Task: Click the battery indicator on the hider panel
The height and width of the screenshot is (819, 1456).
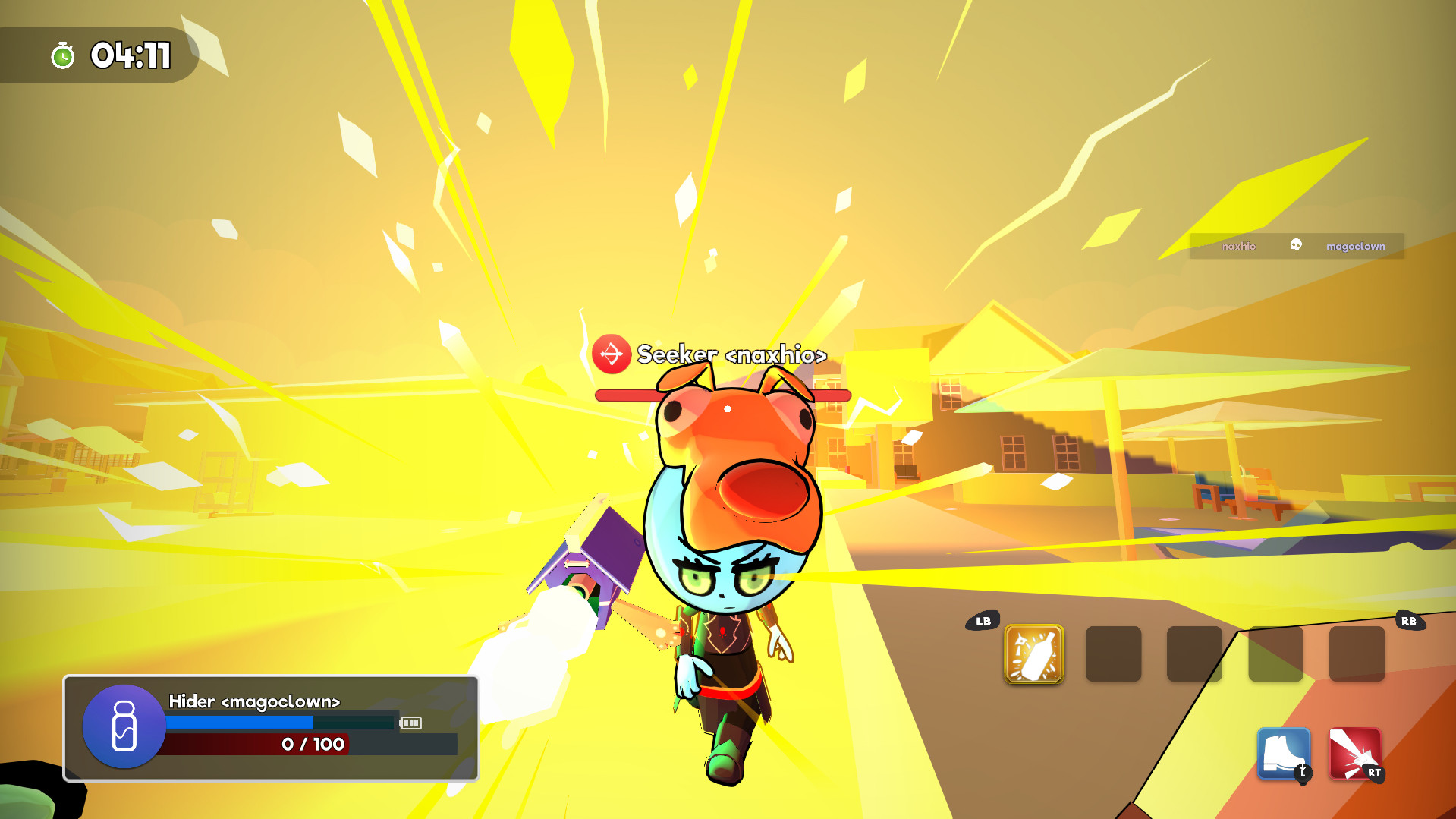Action: coord(410,723)
